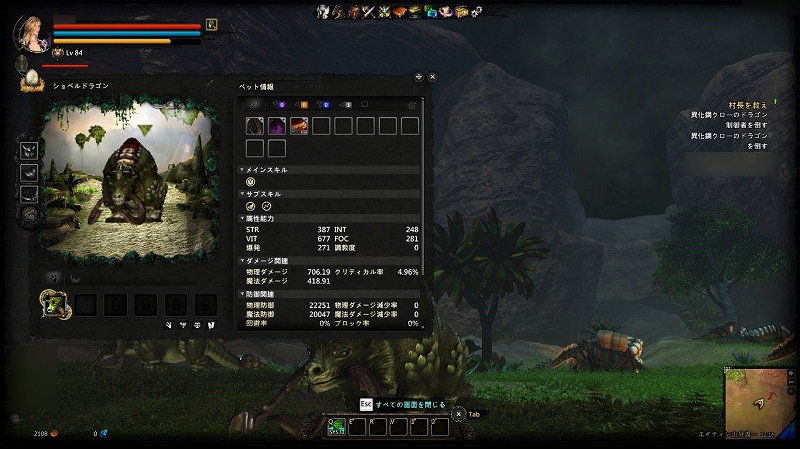The height and width of the screenshot is (449, 800).
Task: Select the player character portrait
Action: coord(30,31)
